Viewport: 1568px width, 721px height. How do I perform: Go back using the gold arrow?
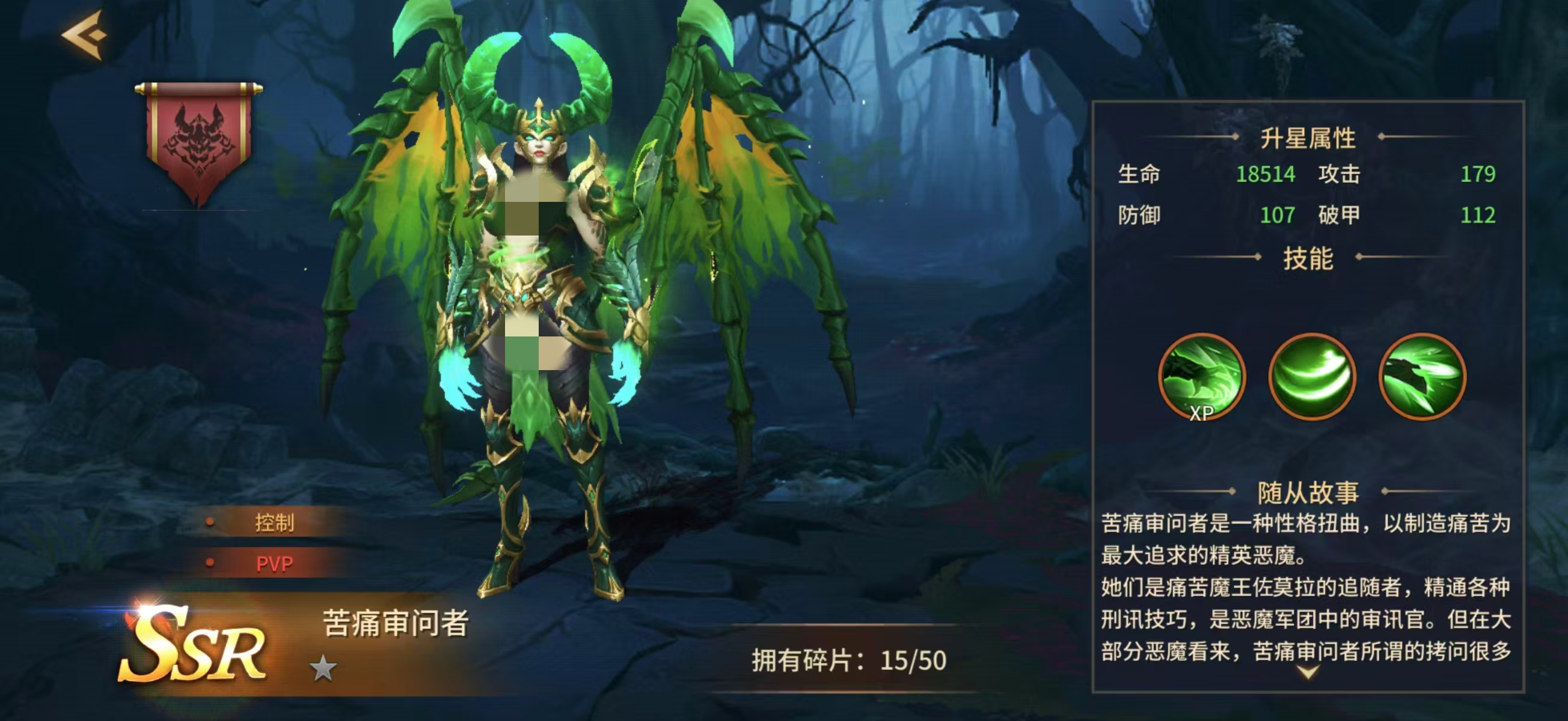tap(85, 35)
